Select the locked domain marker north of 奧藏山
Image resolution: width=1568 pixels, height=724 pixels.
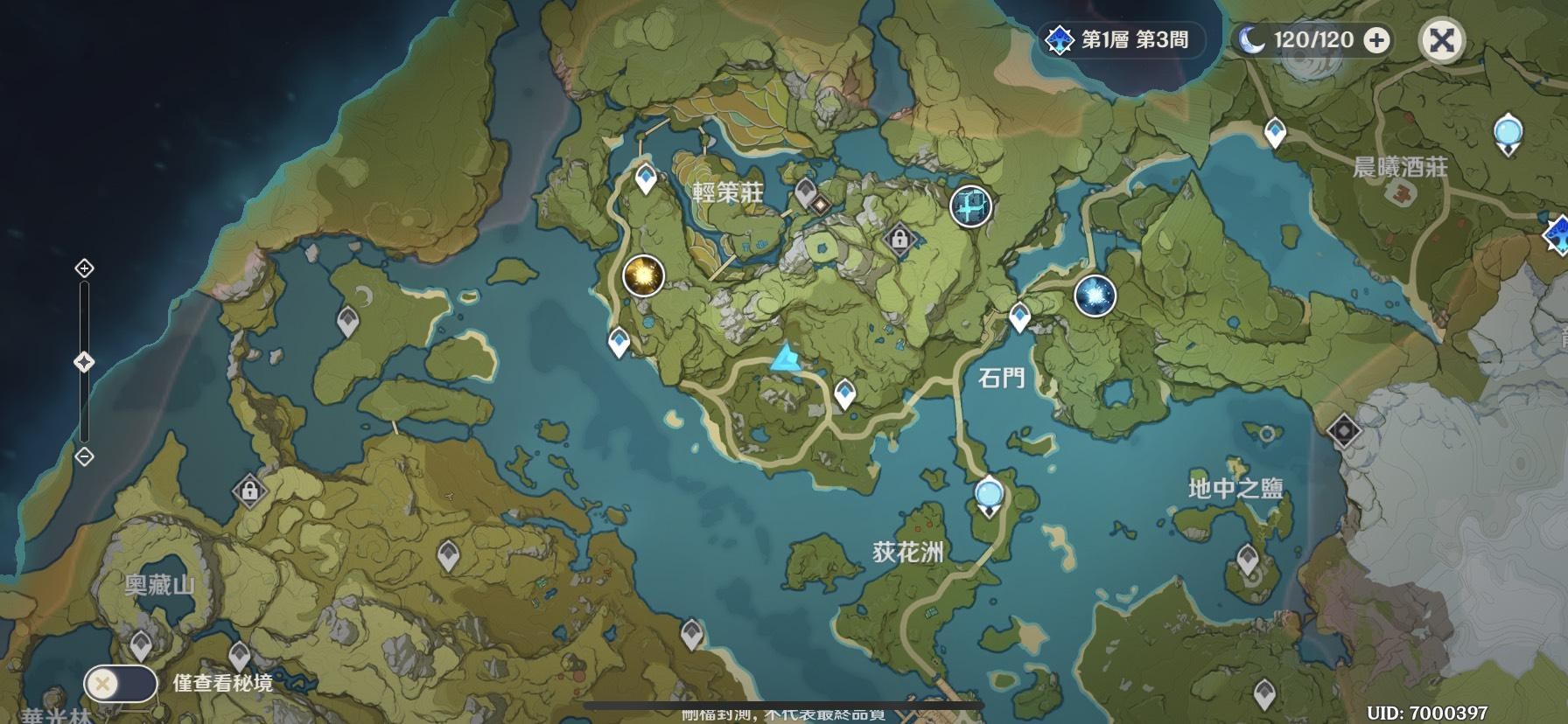pos(249,490)
